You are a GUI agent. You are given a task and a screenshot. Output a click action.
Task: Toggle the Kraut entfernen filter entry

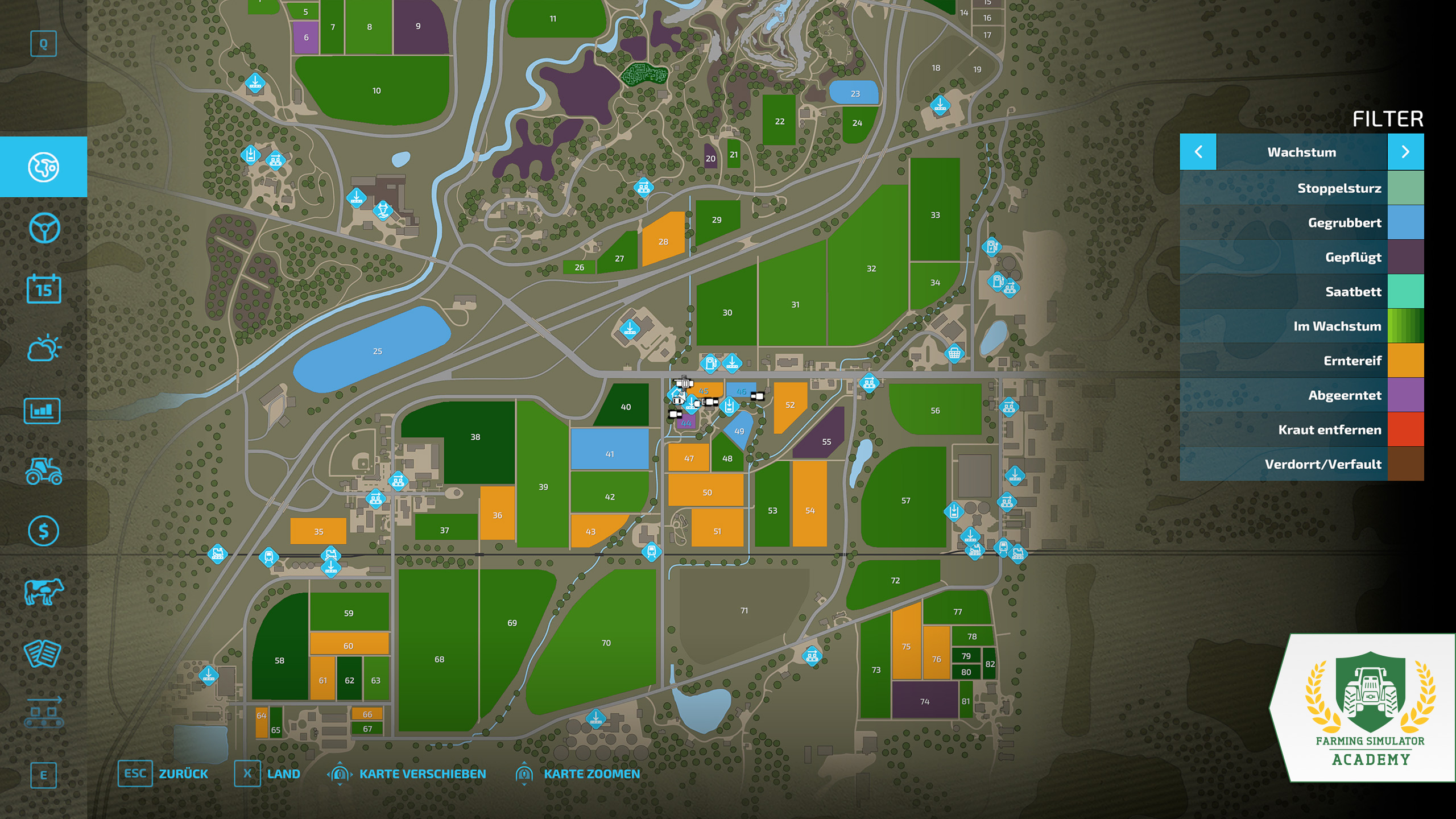tap(1301, 430)
